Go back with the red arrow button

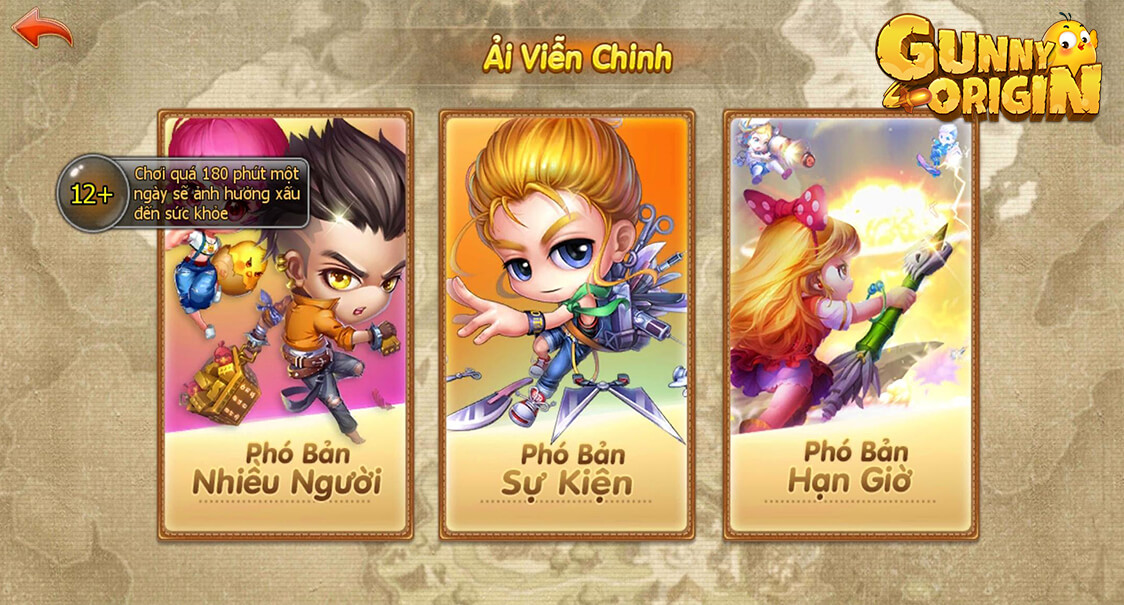point(42,28)
